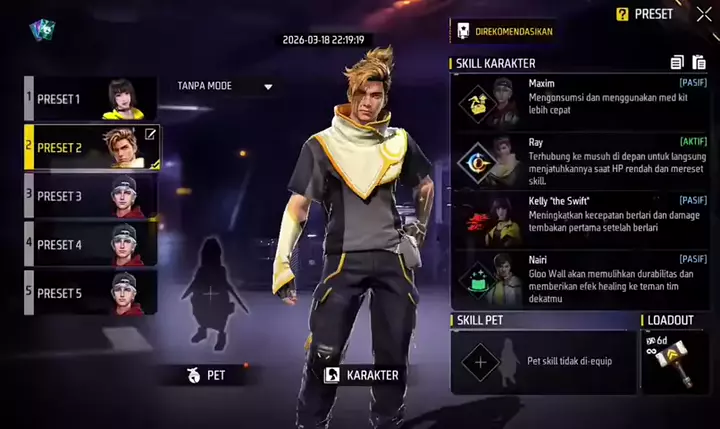
Task: Add a pet via the silhouette plus
Action: coord(211,294)
